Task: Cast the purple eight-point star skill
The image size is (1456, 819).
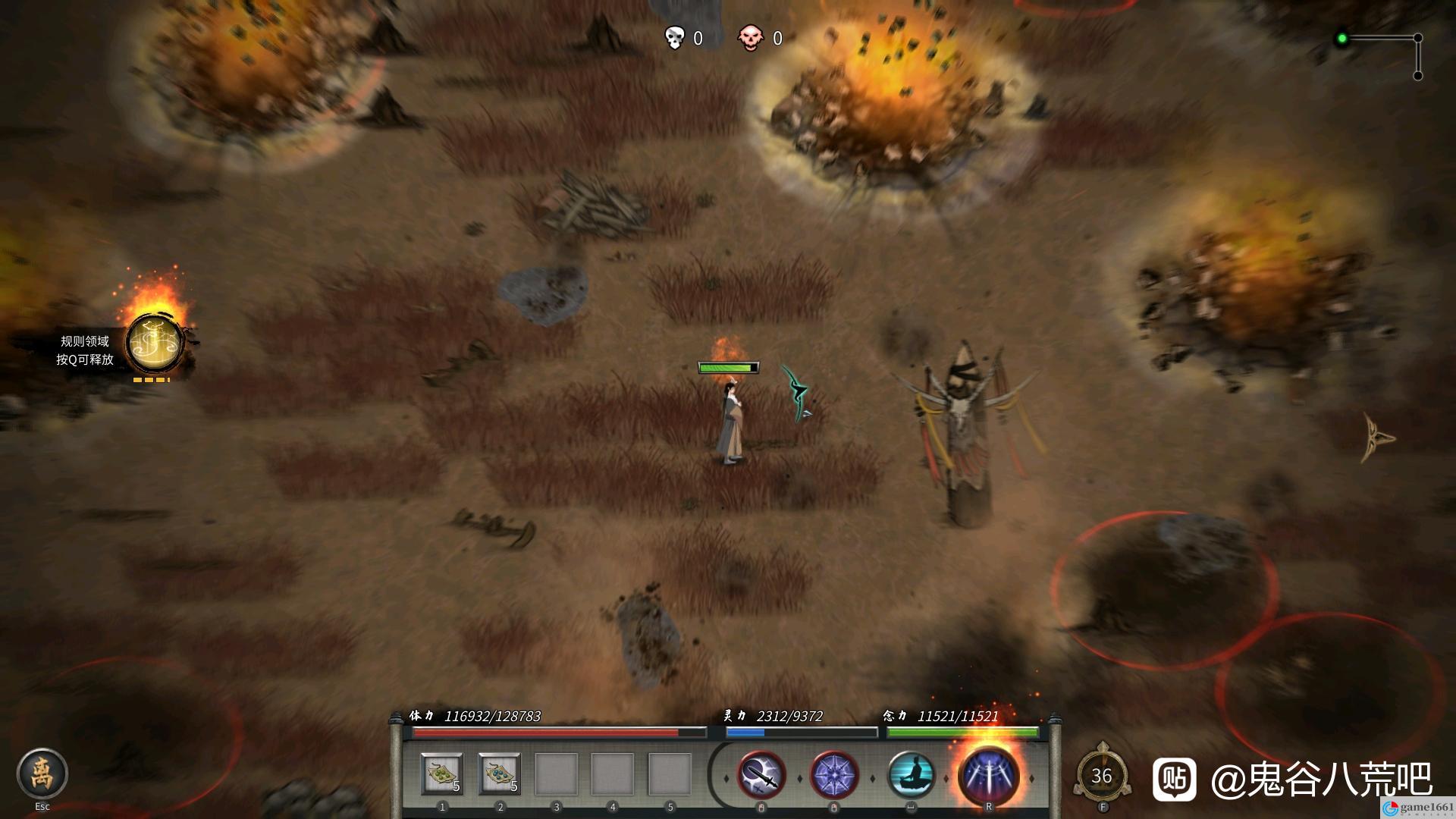Action: (834, 776)
